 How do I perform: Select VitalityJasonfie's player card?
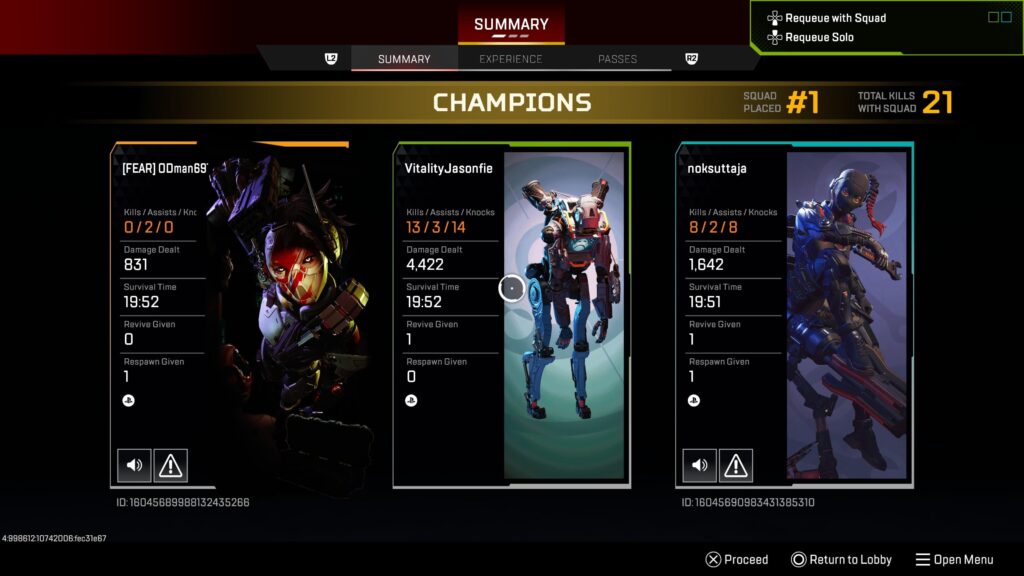click(x=511, y=314)
